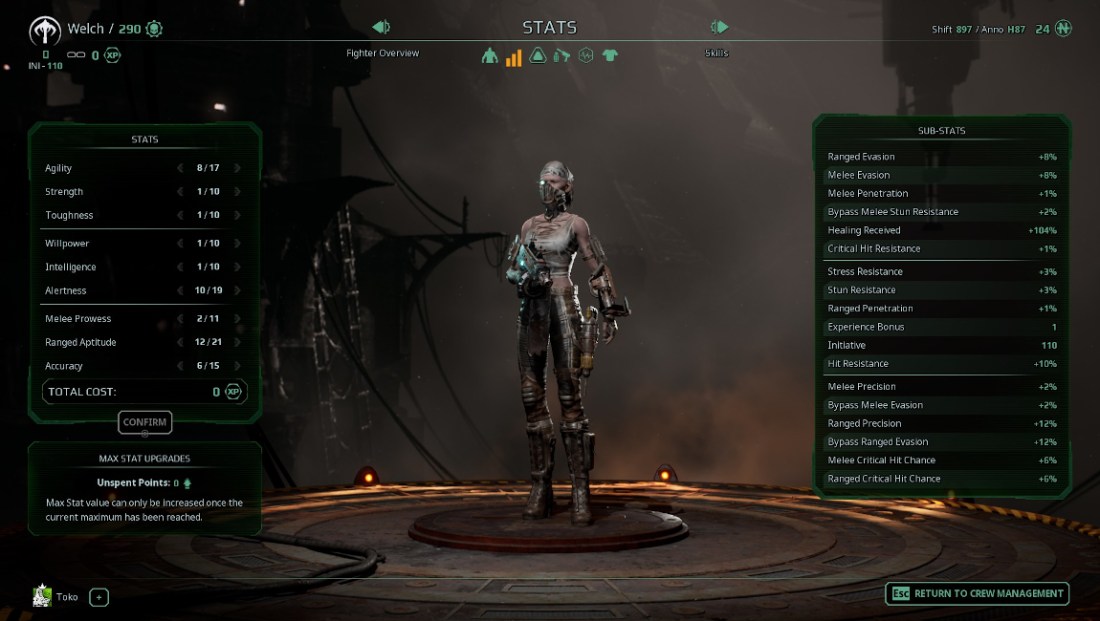The width and height of the screenshot is (1100, 621).
Task: Switch to the hexagon heartbeat tab
Action: [586, 56]
